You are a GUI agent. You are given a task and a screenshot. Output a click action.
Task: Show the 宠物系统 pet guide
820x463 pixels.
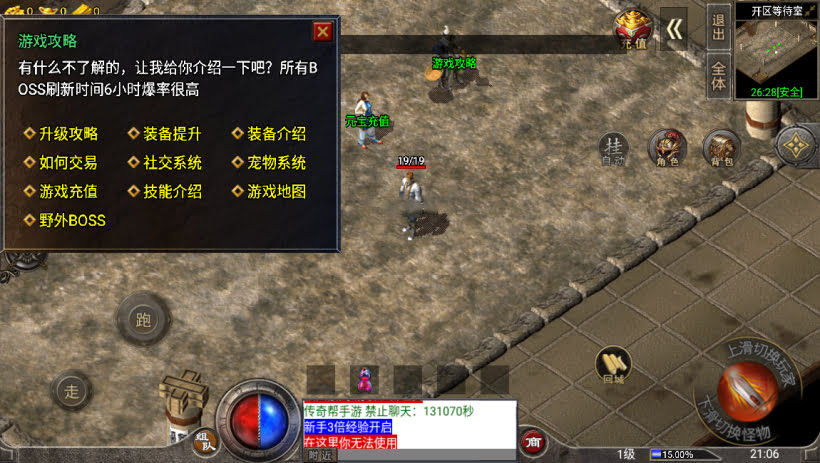pyautogui.click(x=276, y=162)
